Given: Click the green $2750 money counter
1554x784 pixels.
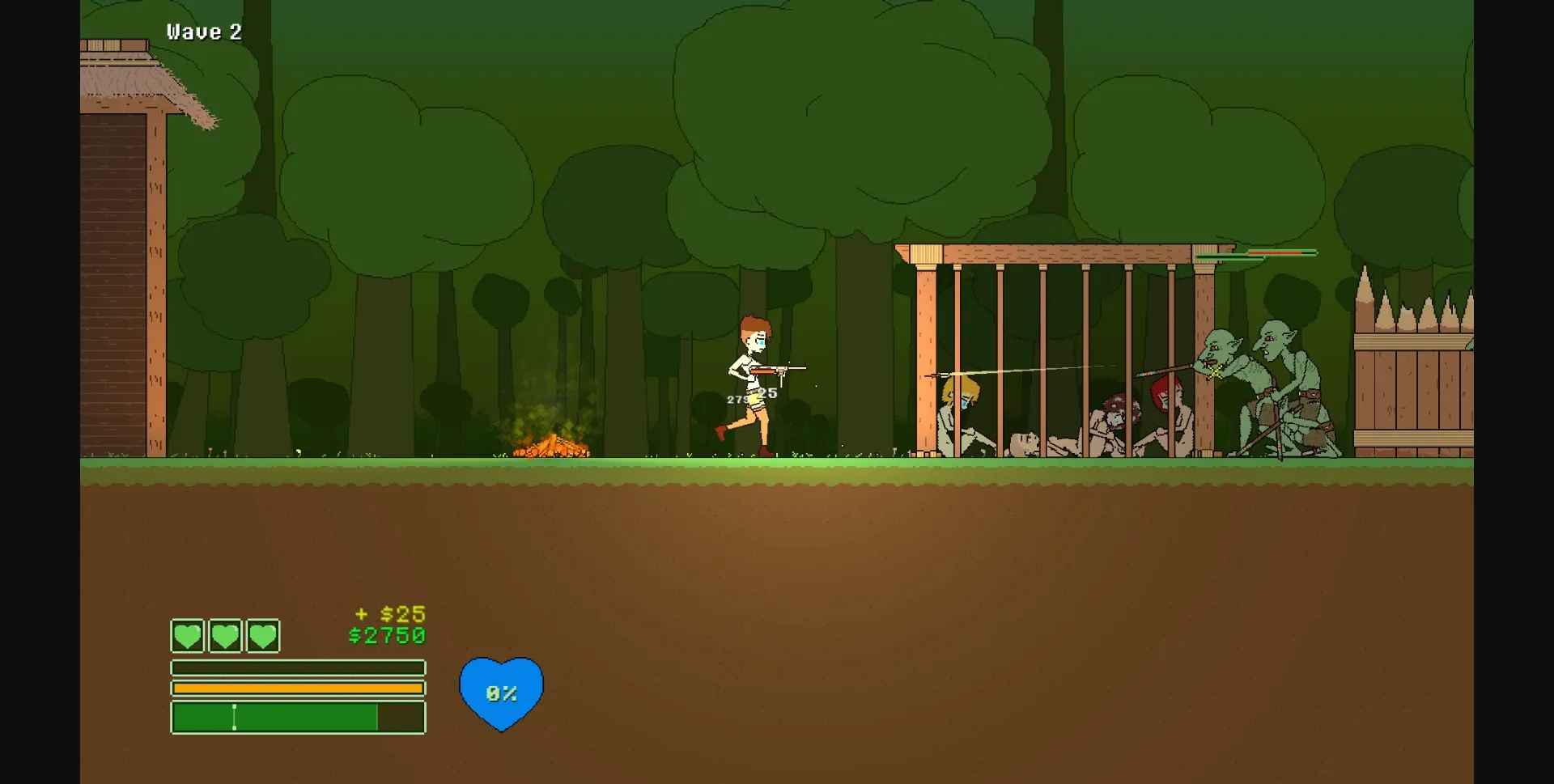Looking at the screenshot, I should pos(387,636).
